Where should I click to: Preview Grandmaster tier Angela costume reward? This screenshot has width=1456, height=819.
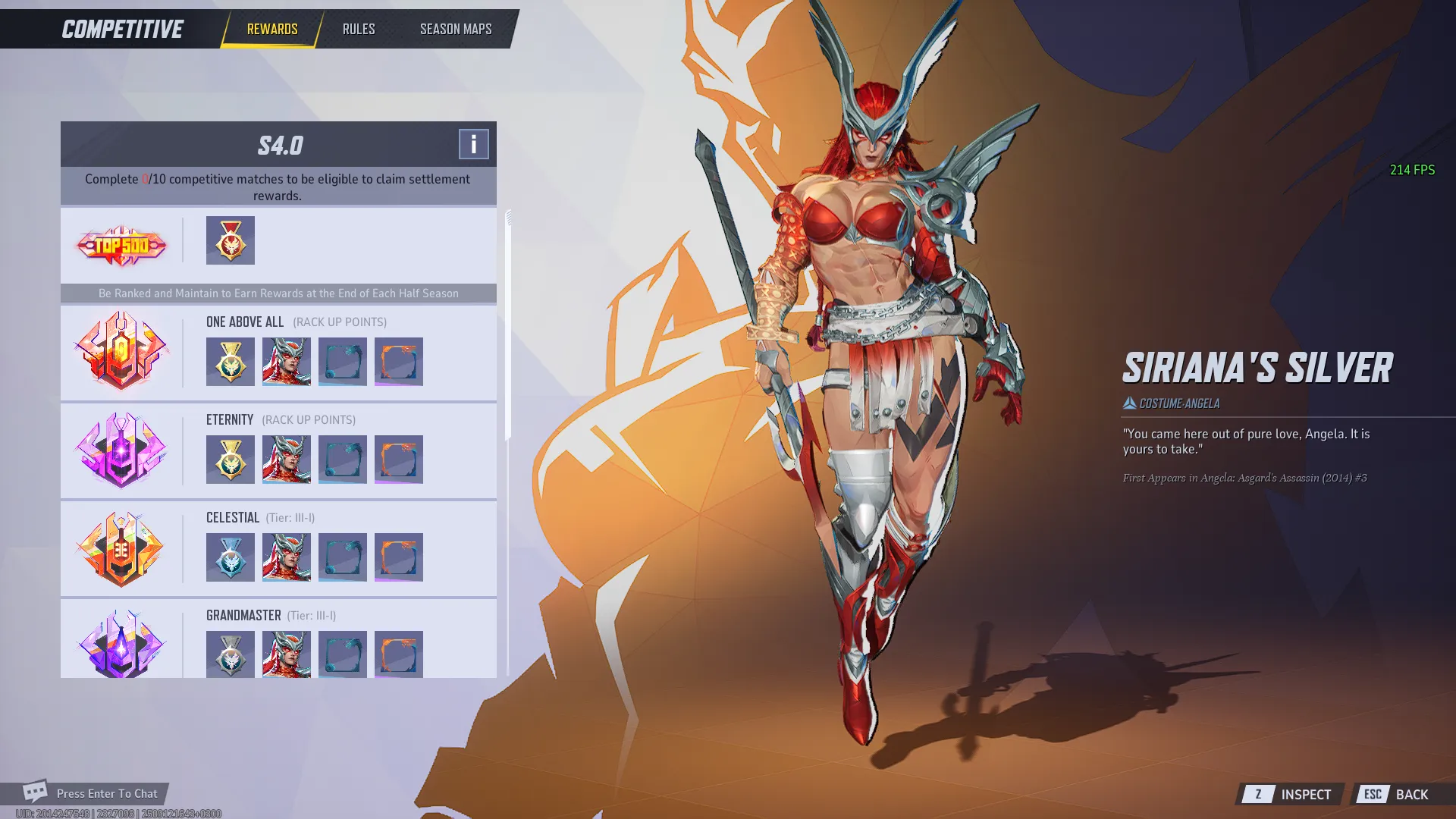286,654
